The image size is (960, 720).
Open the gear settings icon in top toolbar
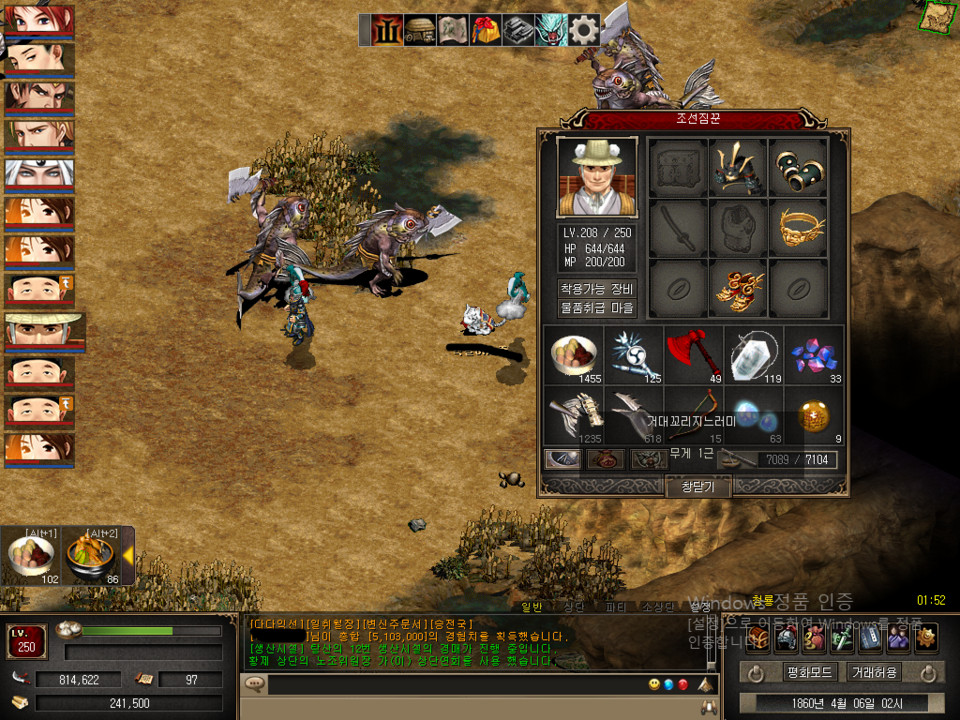[584, 30]
